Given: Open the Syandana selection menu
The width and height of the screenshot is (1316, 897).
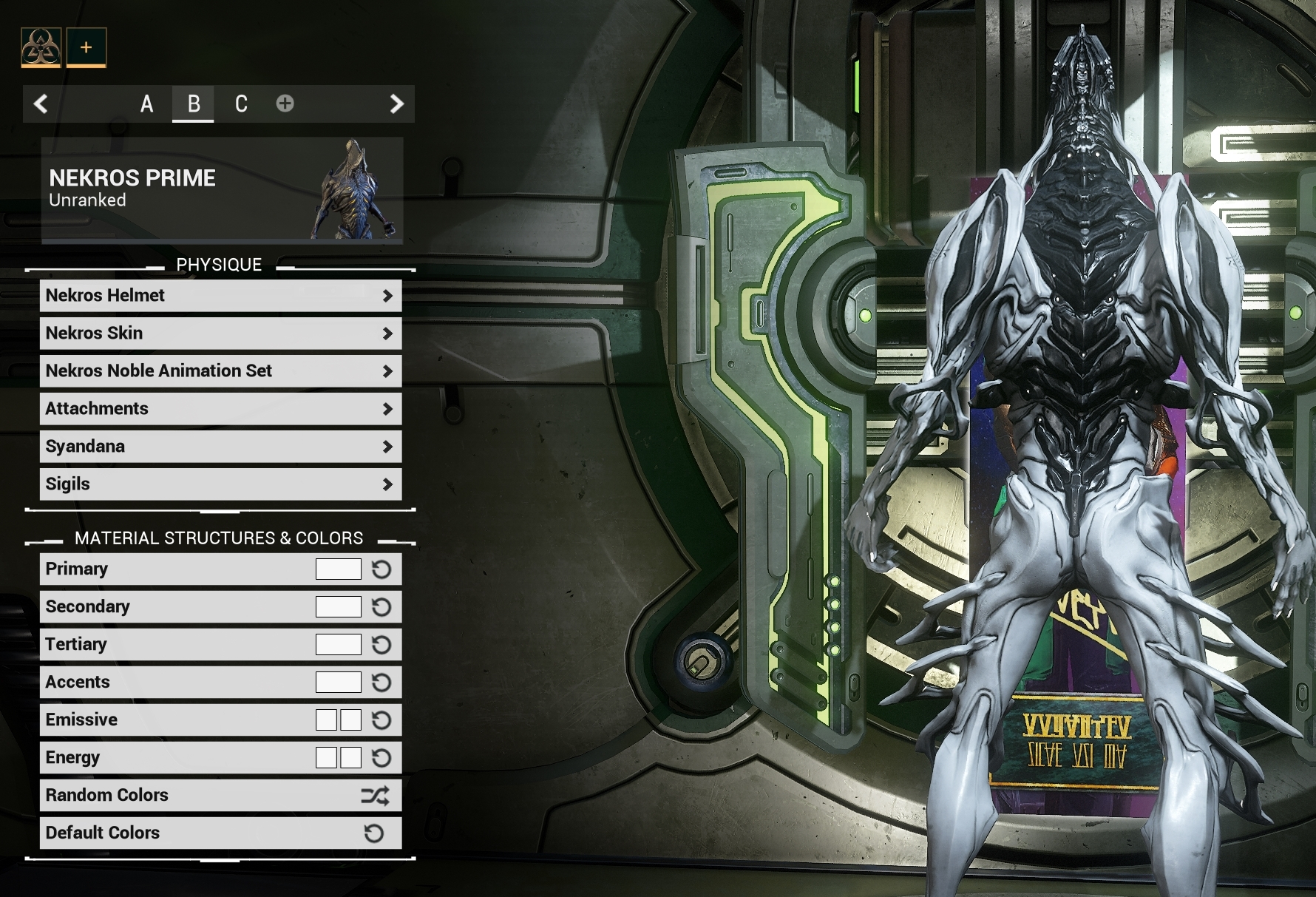Looking at the screenshot, I should point(220,446).
